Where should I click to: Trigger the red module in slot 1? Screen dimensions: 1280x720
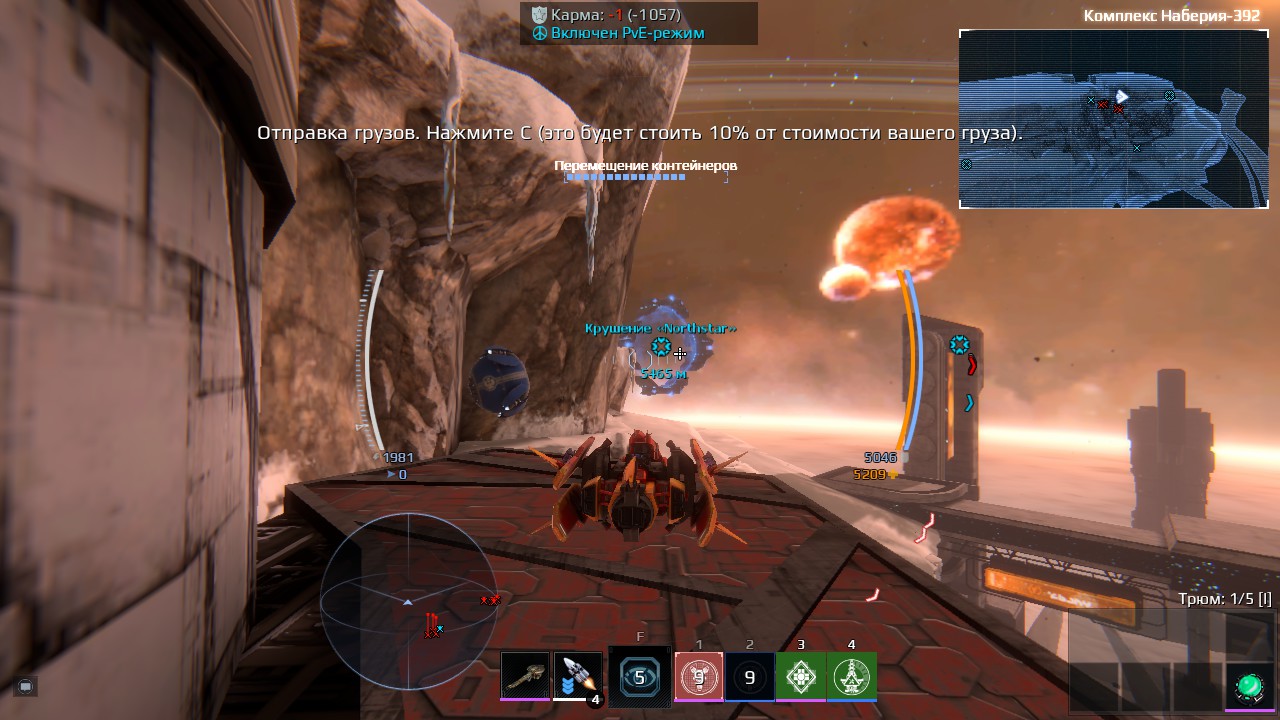699,677
